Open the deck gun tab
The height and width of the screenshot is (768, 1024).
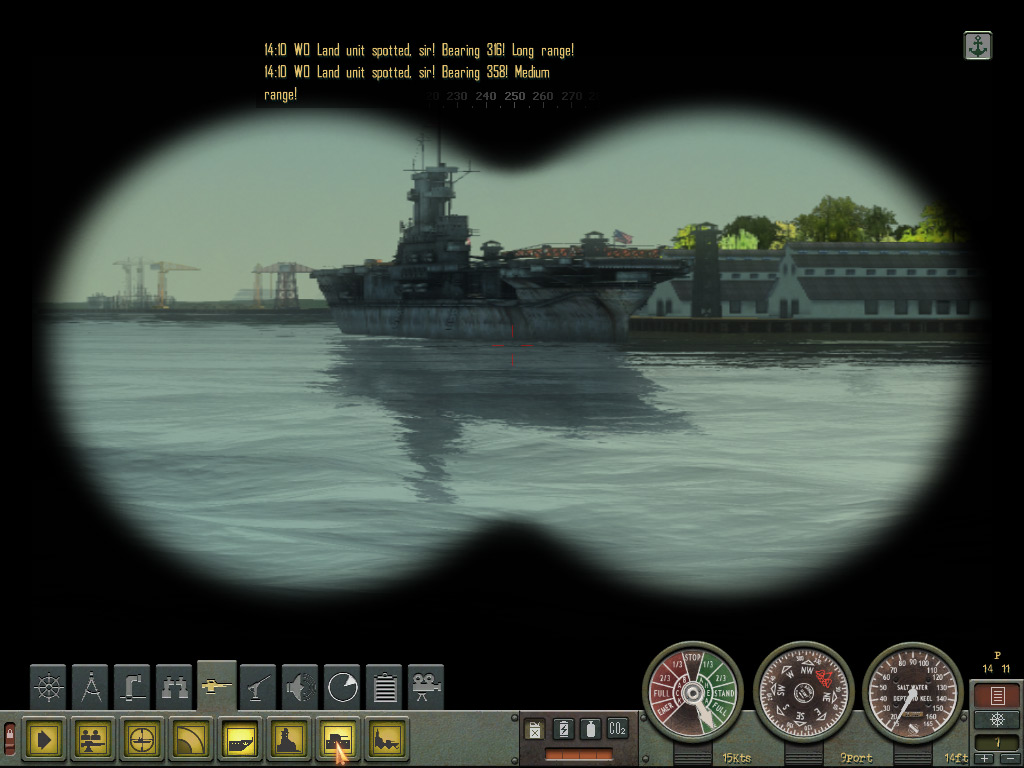click(259, 688)
